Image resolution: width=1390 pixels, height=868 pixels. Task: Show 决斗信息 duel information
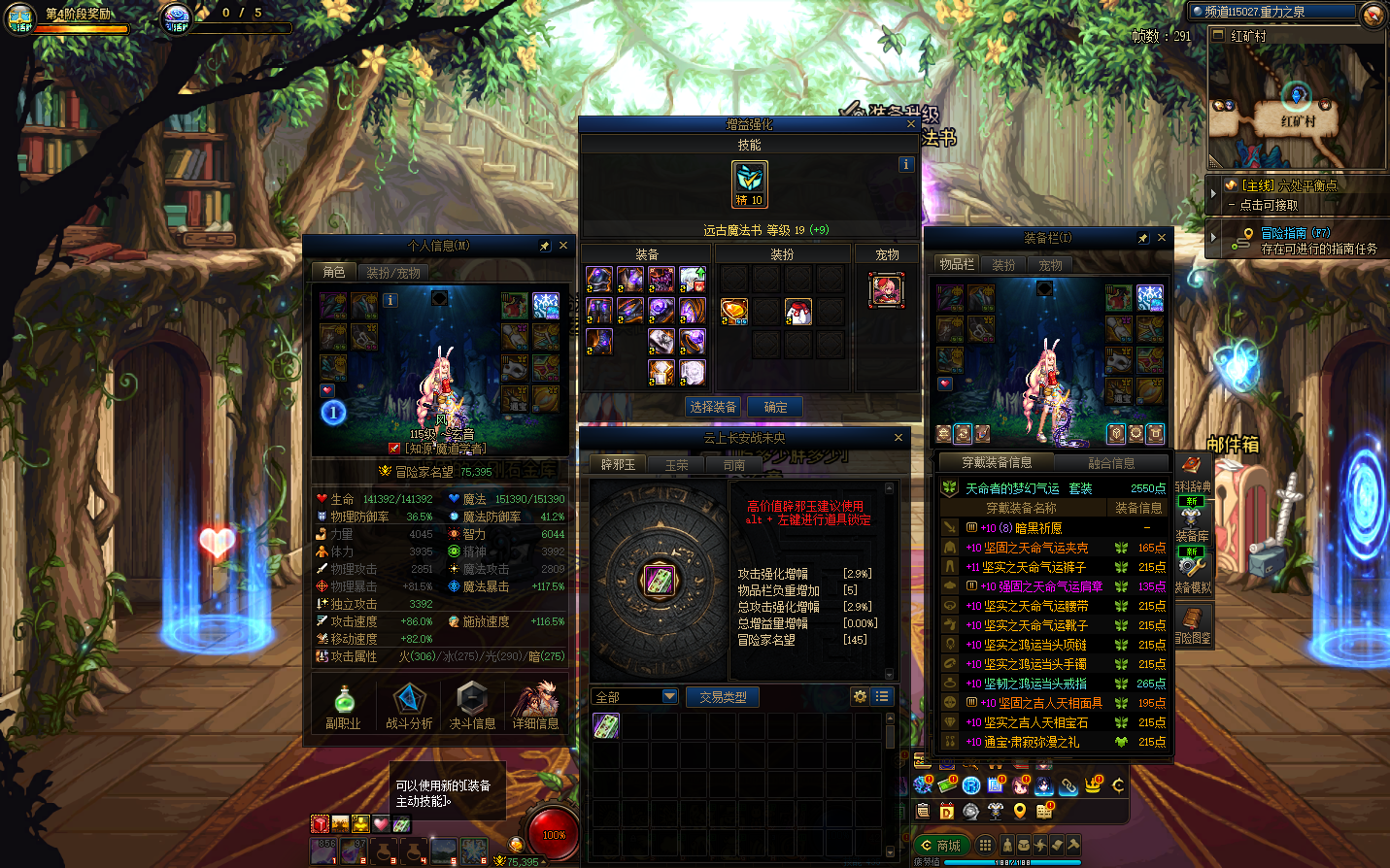[x=472, y=706]
